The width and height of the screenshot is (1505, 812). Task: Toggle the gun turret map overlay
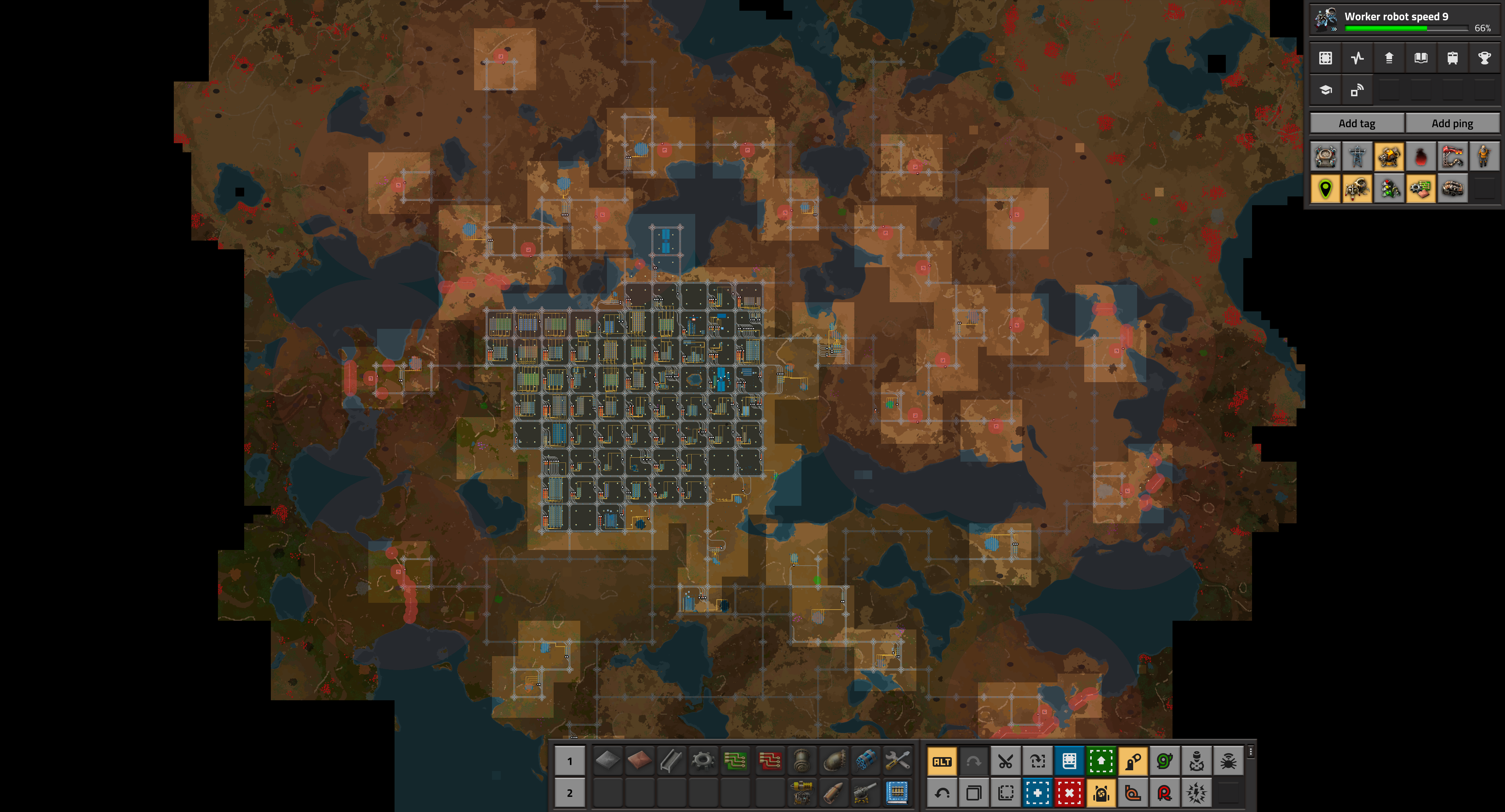click(x=1389, y=157)
